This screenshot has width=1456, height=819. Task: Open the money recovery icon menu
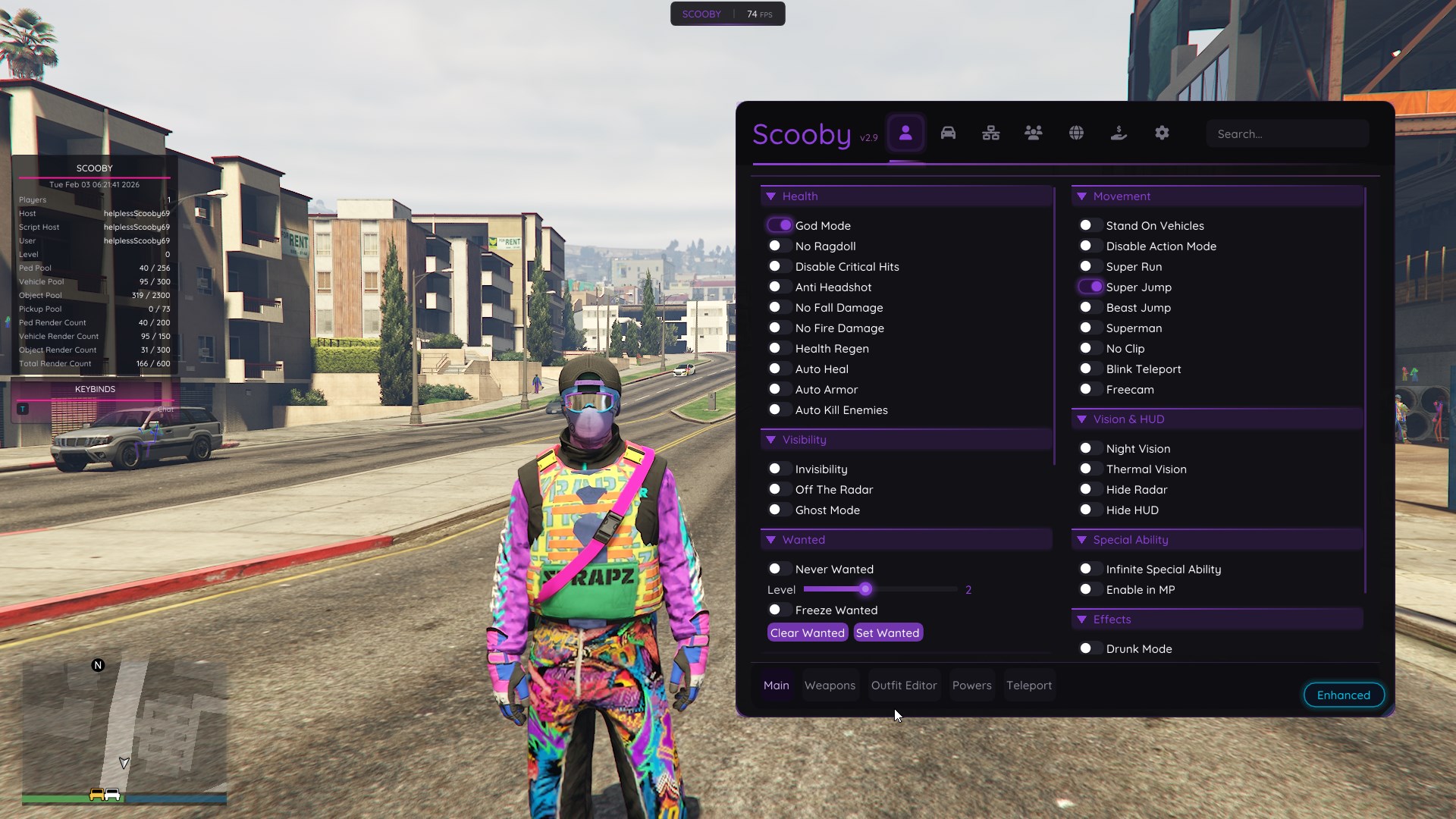coord(1119,133)
